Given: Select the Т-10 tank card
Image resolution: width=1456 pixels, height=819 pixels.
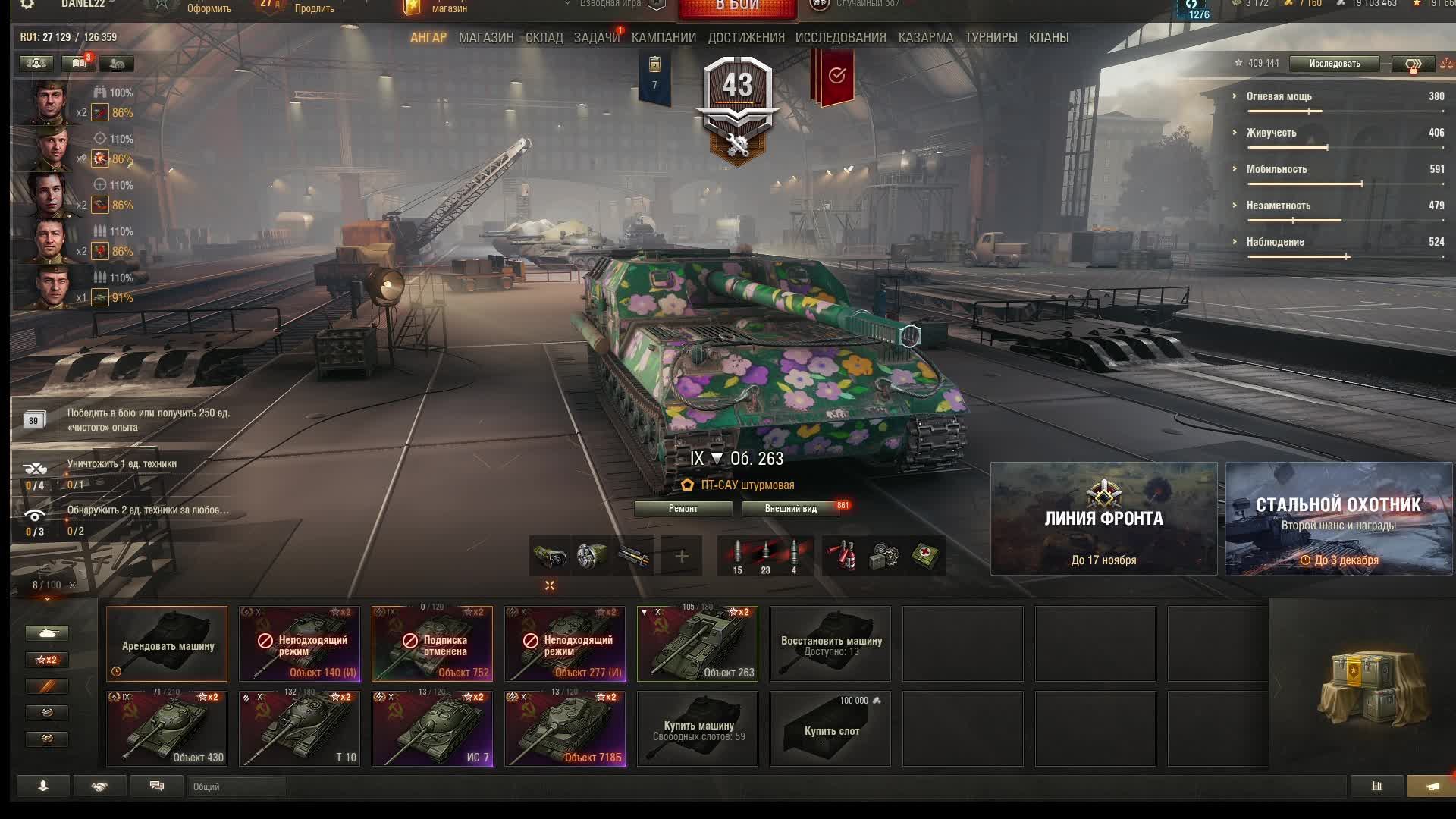Looking at the screenshot, I should pos(300,728).
